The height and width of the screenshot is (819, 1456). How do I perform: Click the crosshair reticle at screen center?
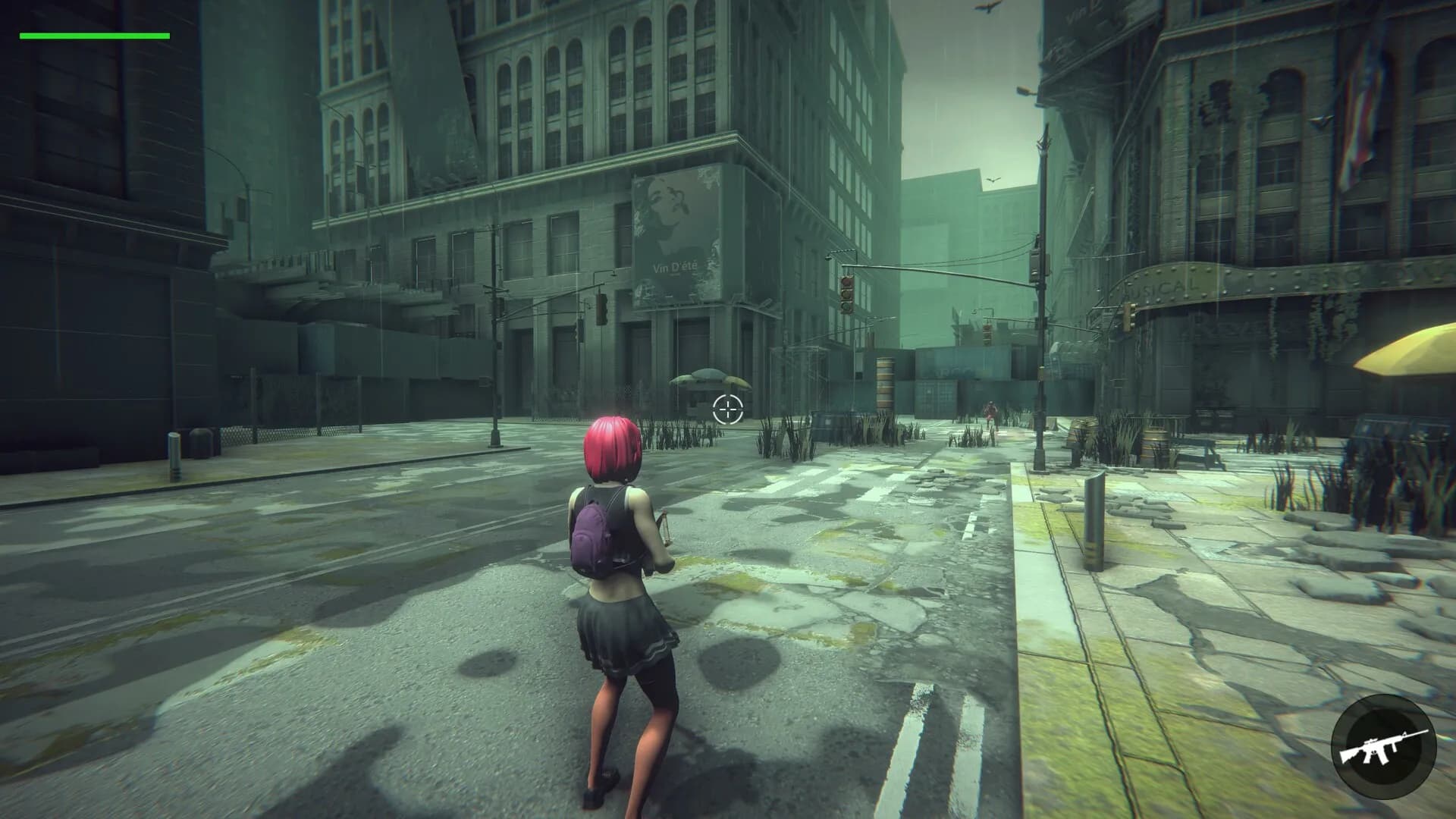point(728,409)
